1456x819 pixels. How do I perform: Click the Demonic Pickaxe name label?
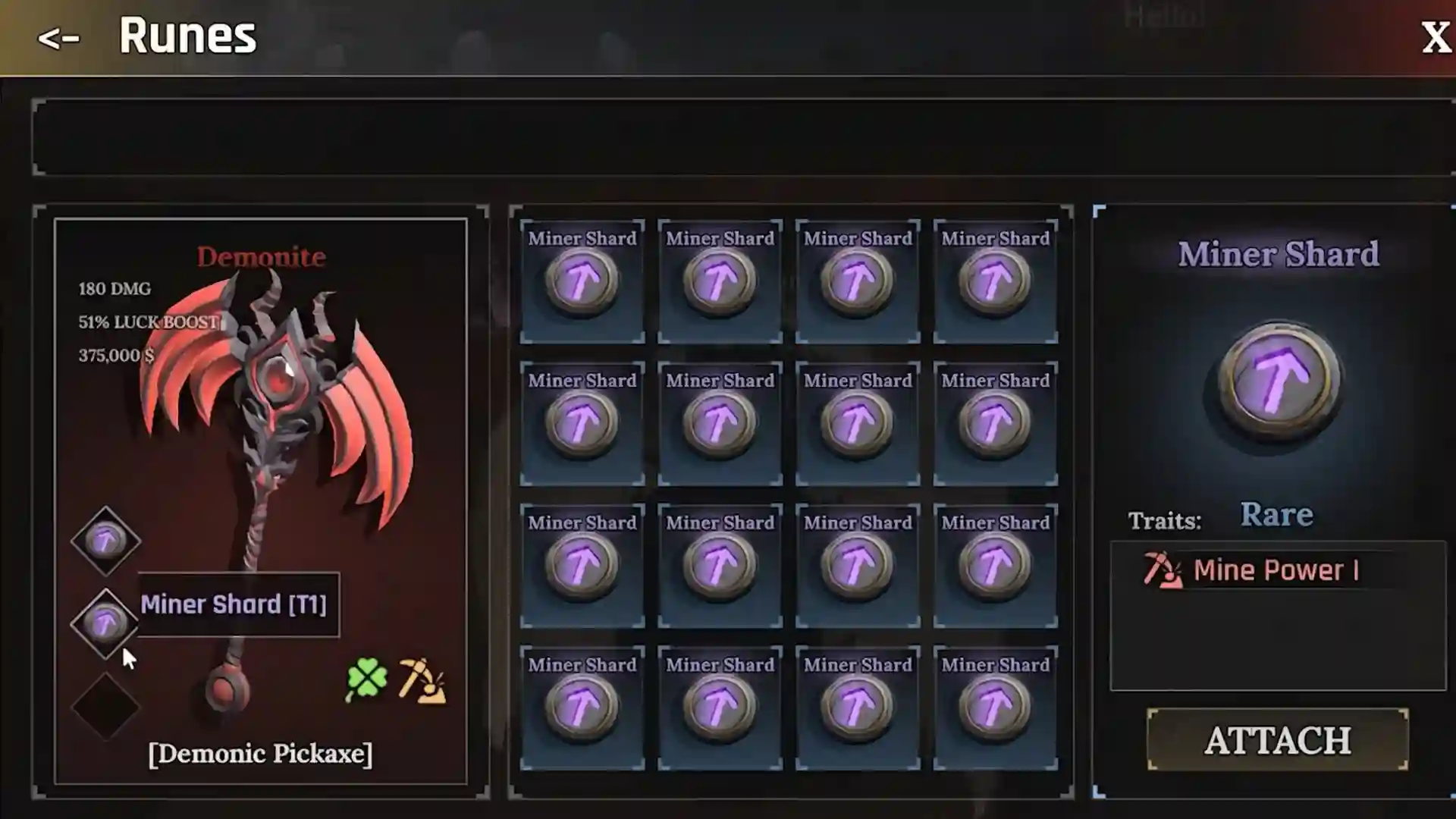coord(260,753)
